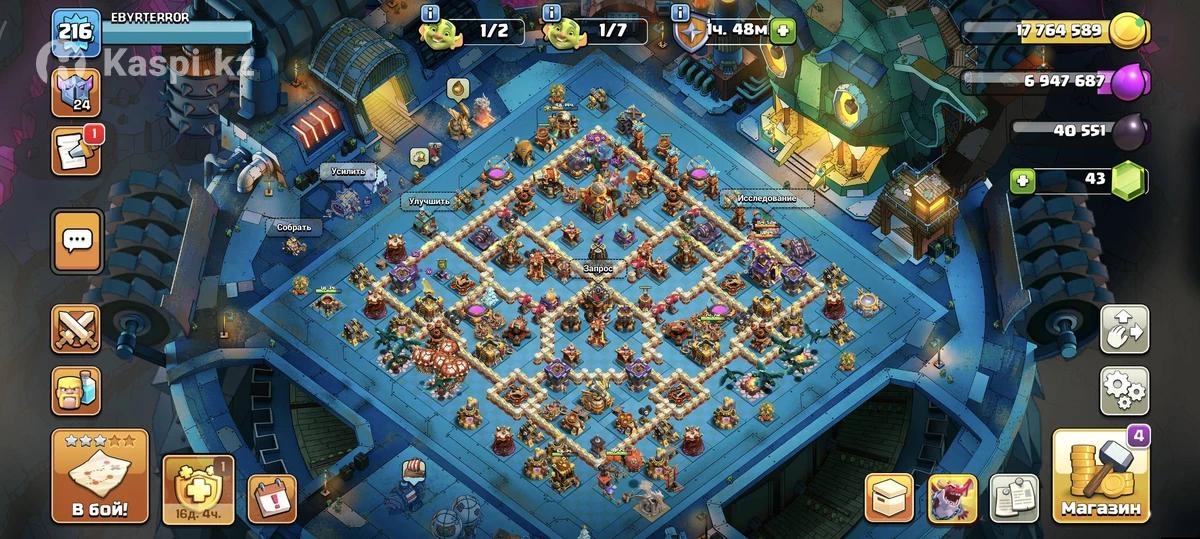Tap the "Запрос" request bubble
The height and width of the screenshot is (539, 1200).
[599, 269]
